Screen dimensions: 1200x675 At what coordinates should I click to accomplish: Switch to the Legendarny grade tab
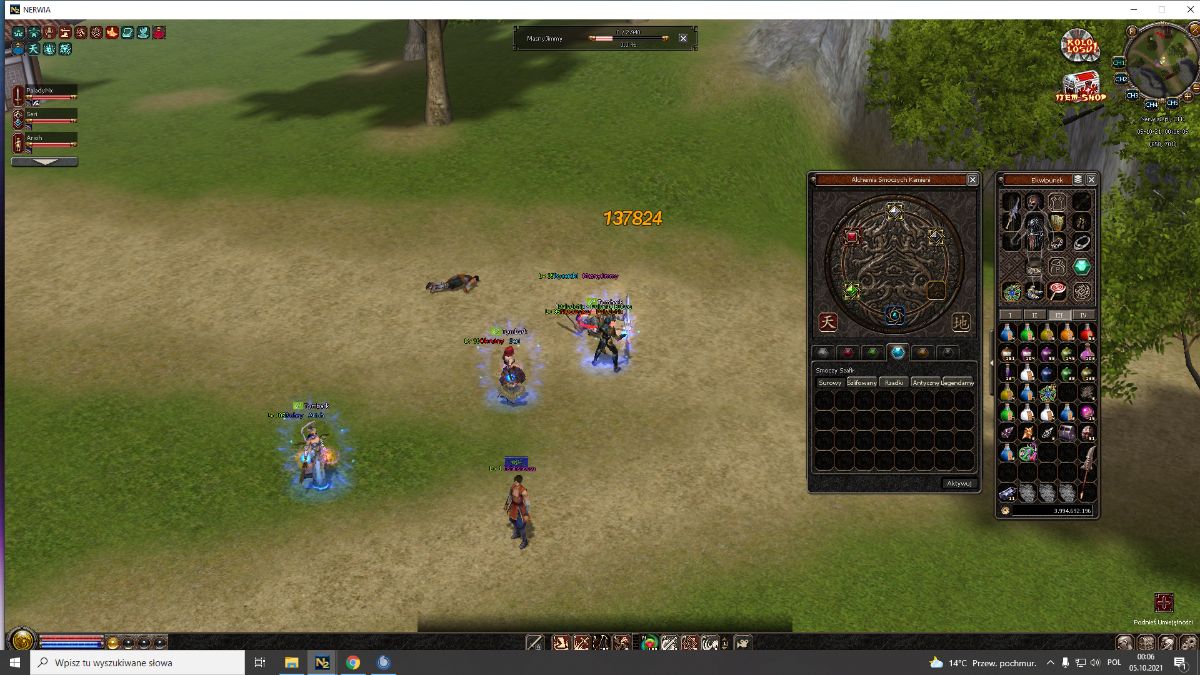point(957,382)
